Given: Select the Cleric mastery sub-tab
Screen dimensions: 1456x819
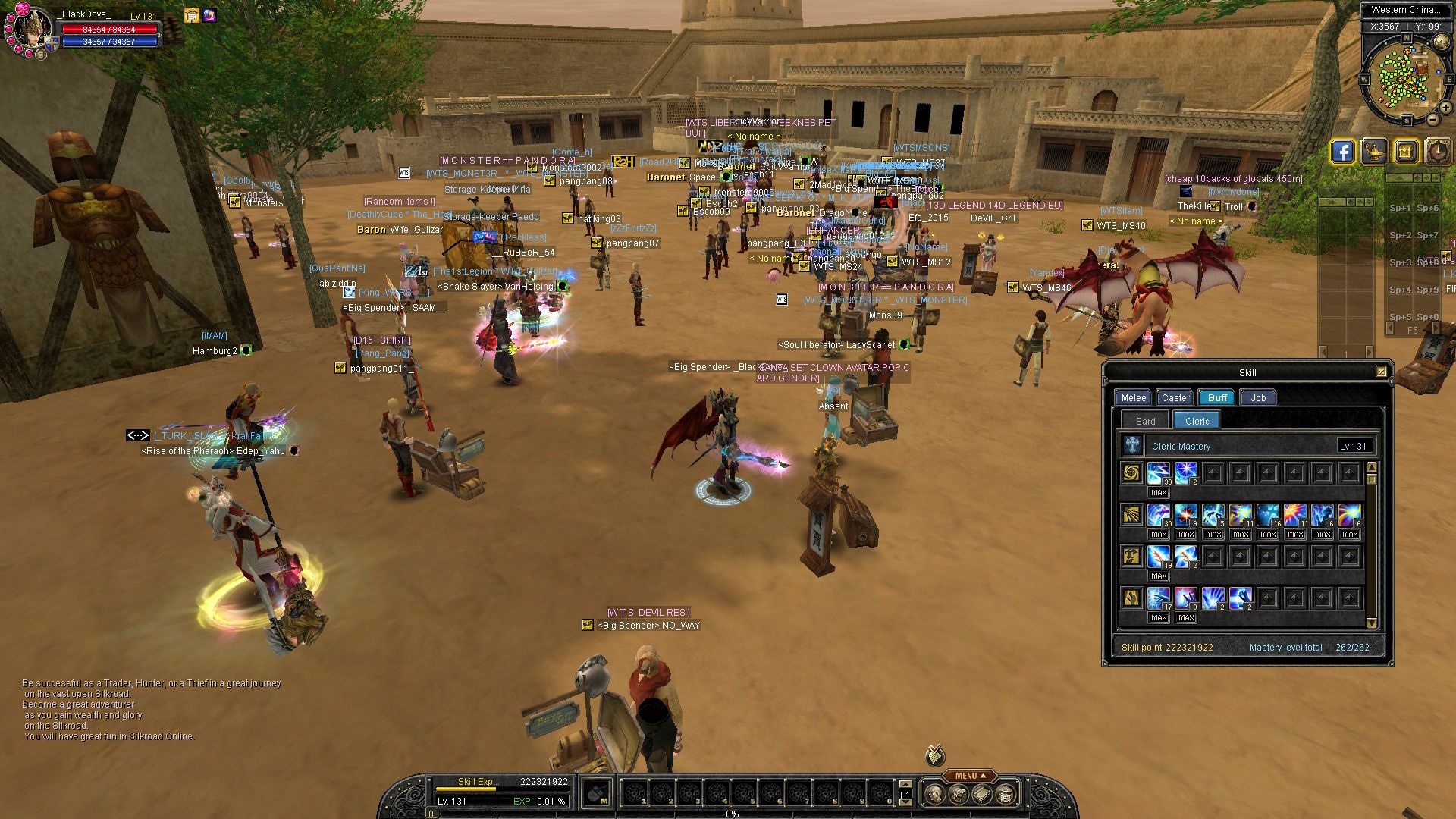Looking at the screenshot, I should tap(1197, 421).
